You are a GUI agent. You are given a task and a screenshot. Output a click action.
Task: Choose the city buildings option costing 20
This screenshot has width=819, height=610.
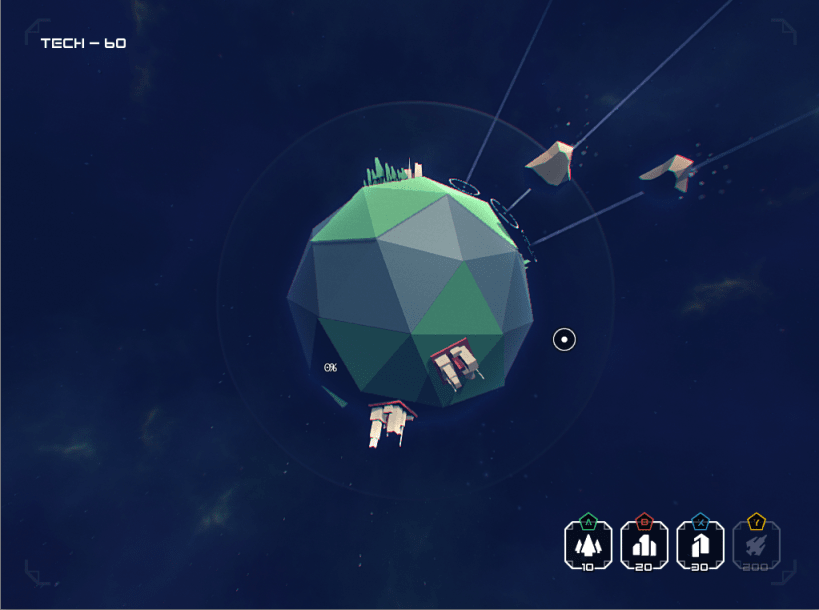[644, 545]
